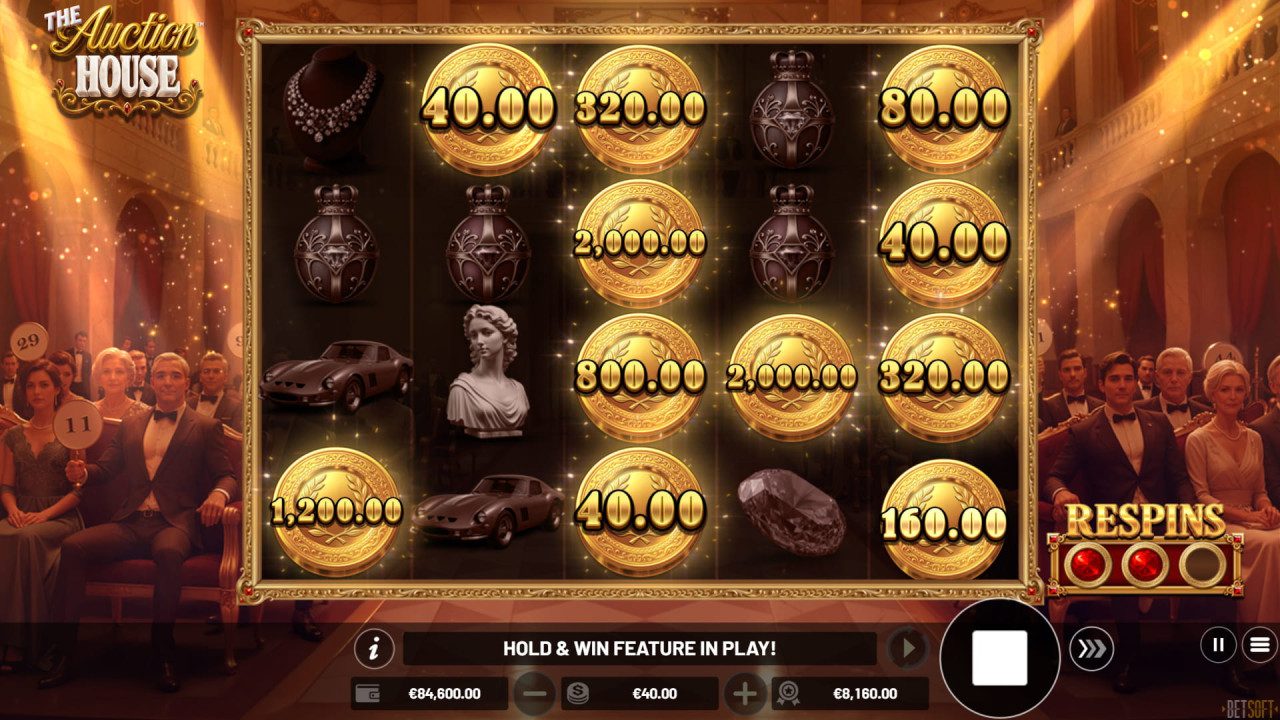Click the play arrow on the message bar
Image resolution: width=1280 pixels, height=720 pixels.
click(x=907, y=647)
